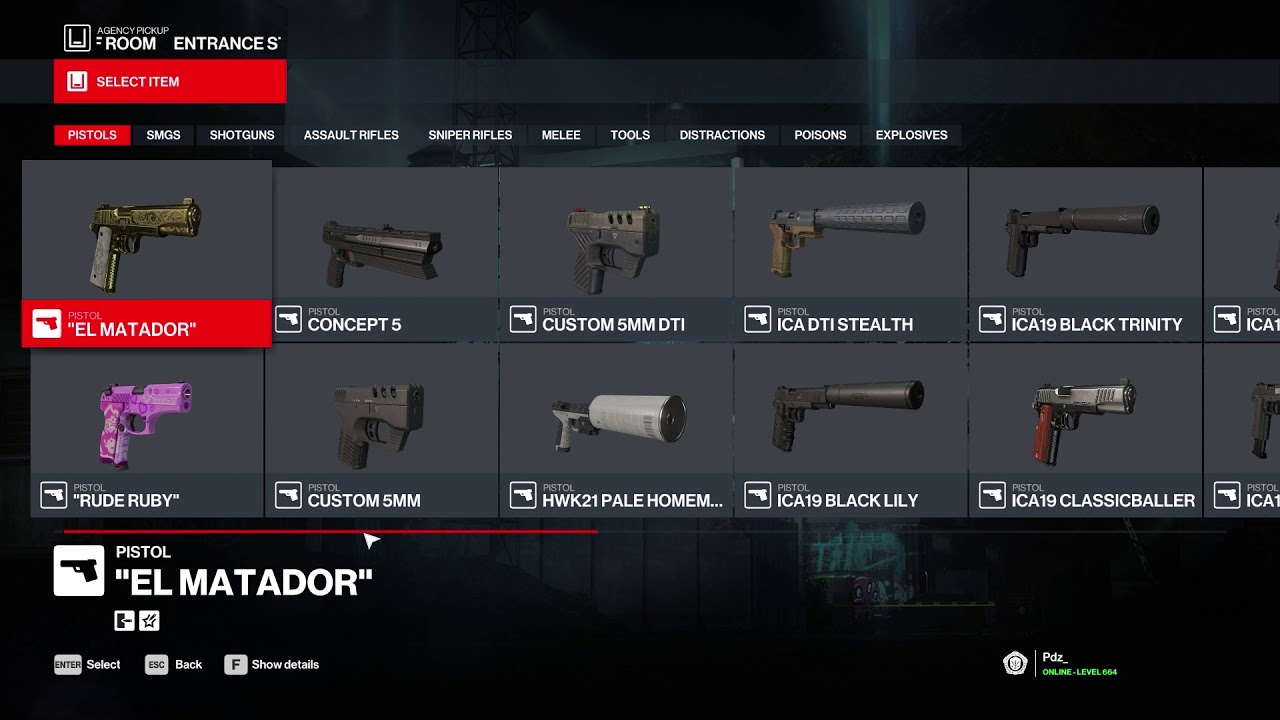The width and height of the screenshot is (1280, 720).
Task: Pick the pink "Rude Ruby" pistol
Action: tap(147, 430)
